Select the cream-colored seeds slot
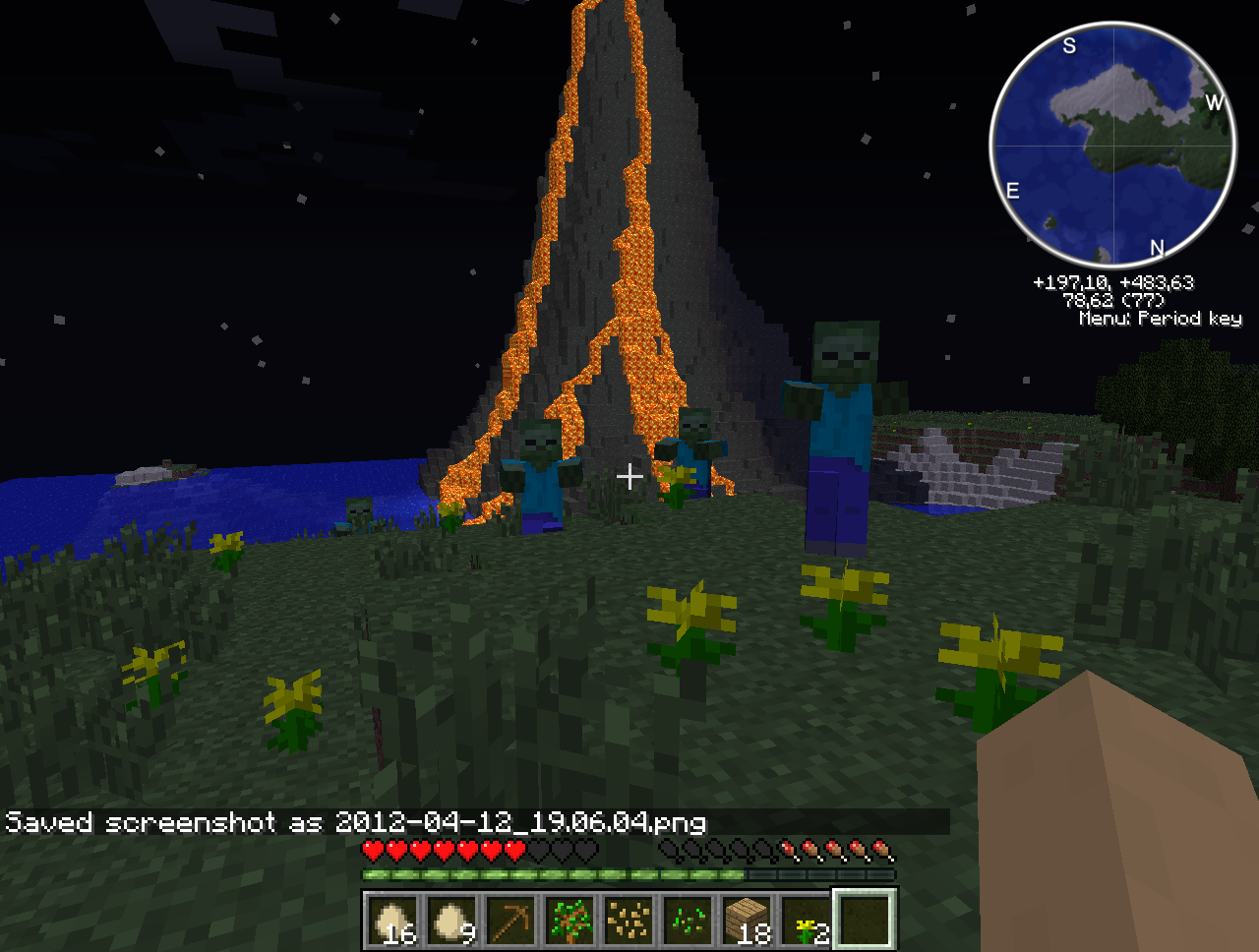 (629, 921)
